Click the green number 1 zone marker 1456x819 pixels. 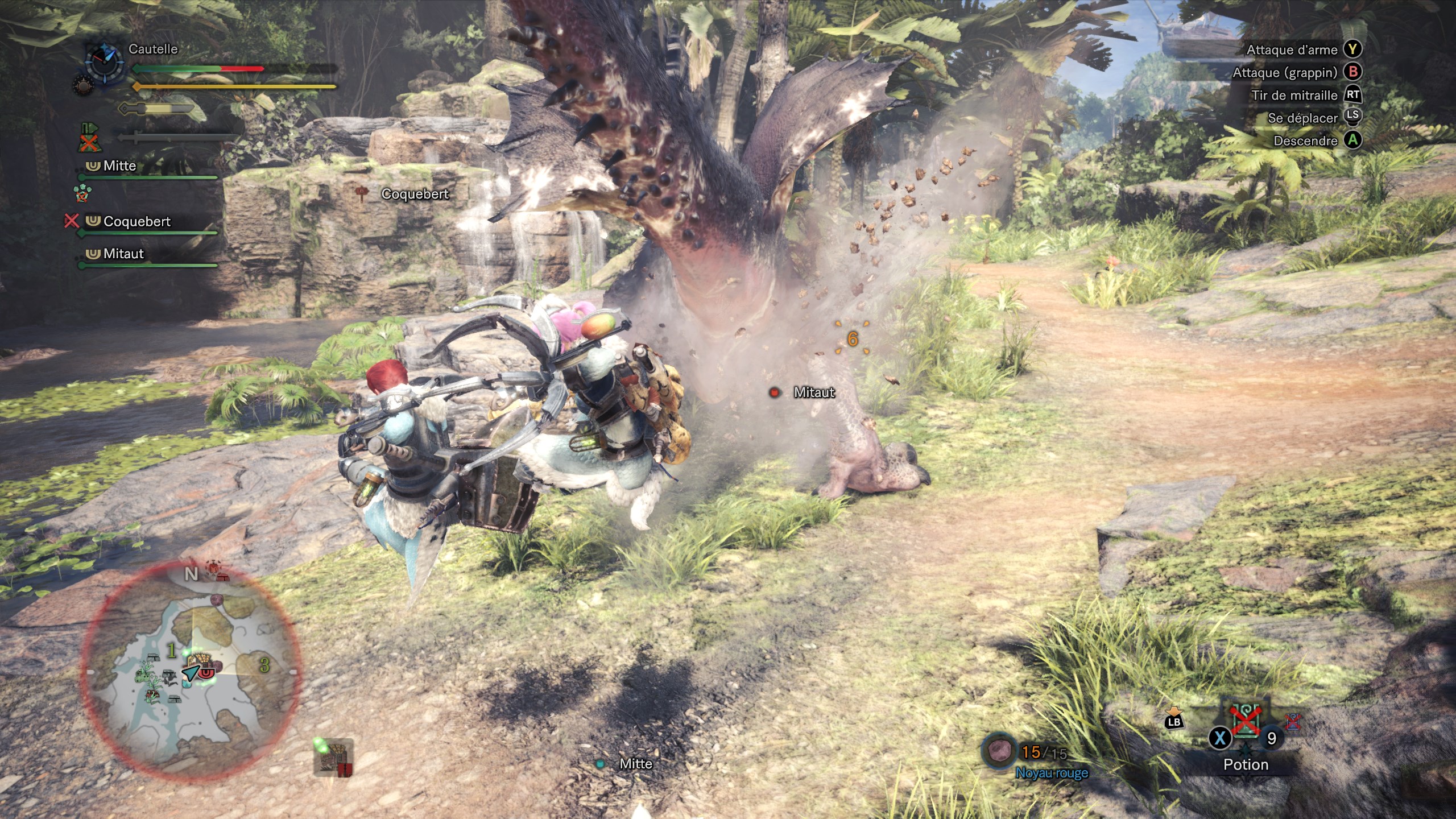tap(171, 651)
